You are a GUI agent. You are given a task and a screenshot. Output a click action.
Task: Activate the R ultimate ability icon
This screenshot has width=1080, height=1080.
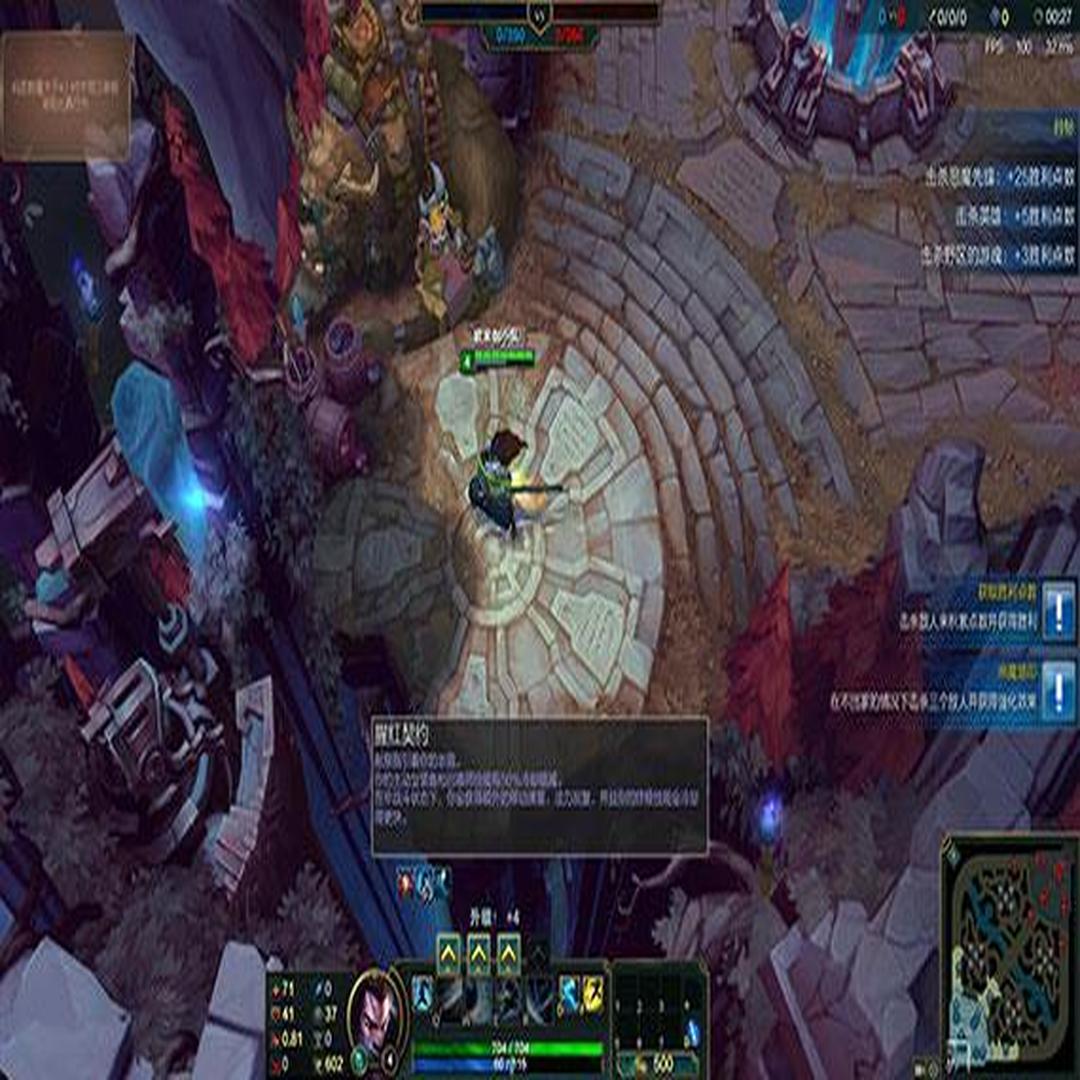538,998
